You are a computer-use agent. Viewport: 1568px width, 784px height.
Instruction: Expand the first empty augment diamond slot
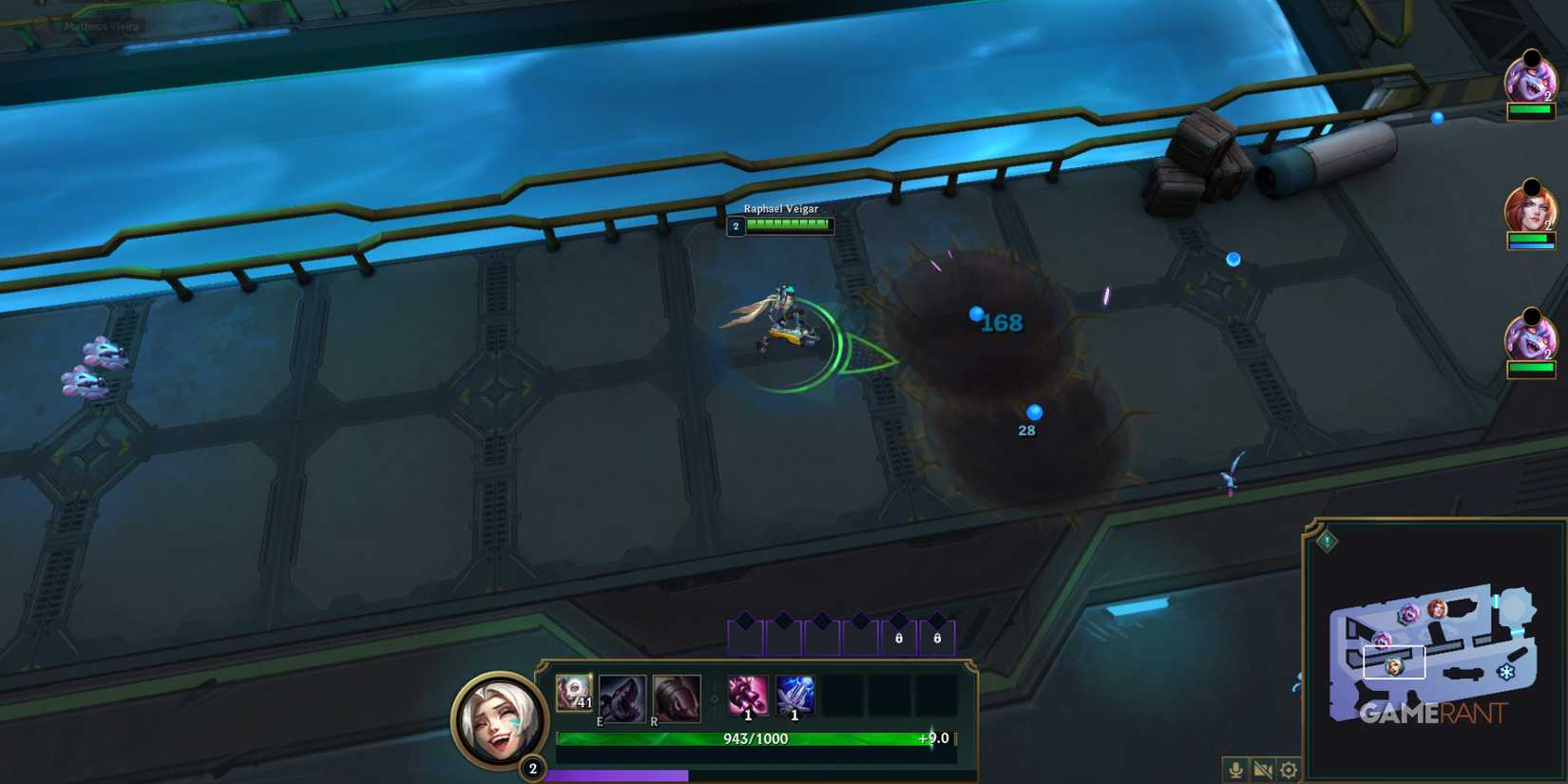[x=745, y=627]
